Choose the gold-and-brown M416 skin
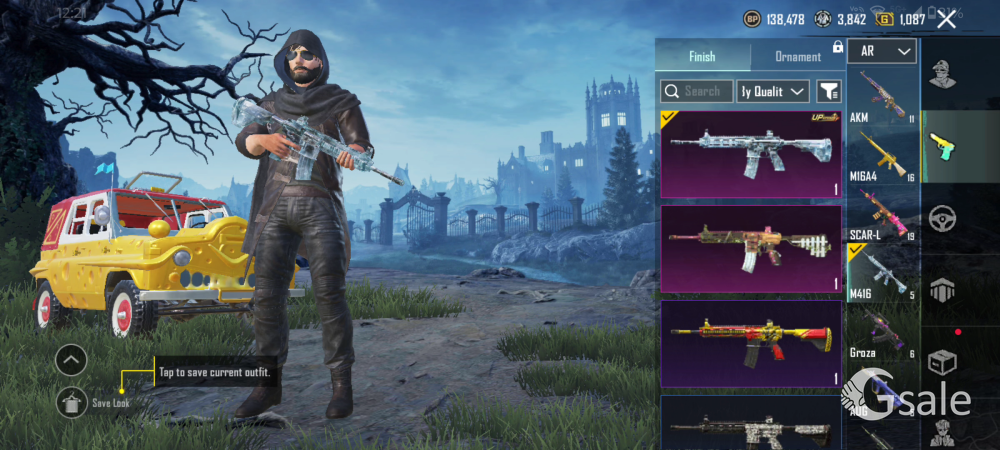This screenshot has height=450, width=1000. point(751,249)
